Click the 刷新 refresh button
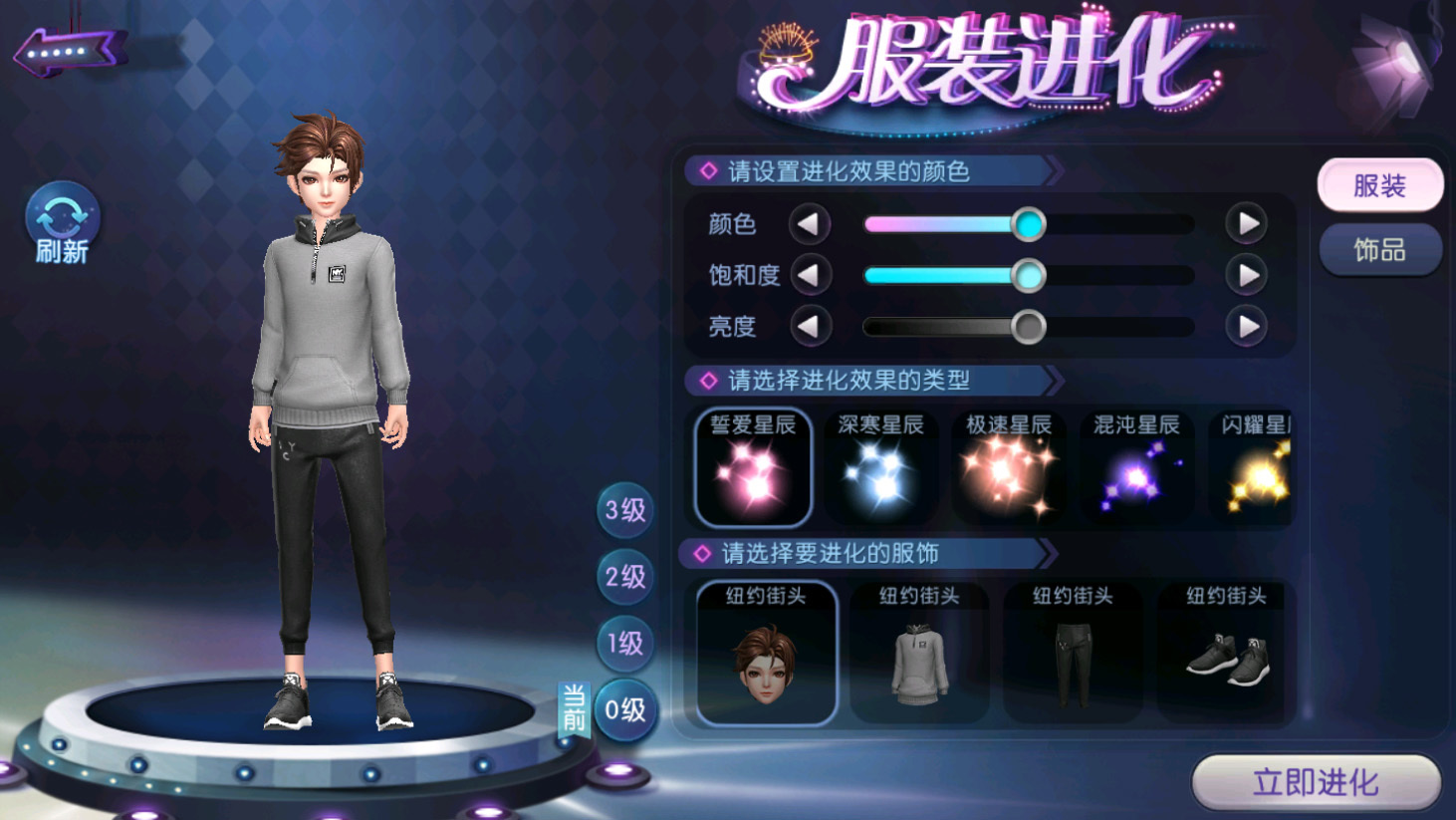Viewport: 1456px width, 820px height. pyautogui.click(x=62, y=223)
